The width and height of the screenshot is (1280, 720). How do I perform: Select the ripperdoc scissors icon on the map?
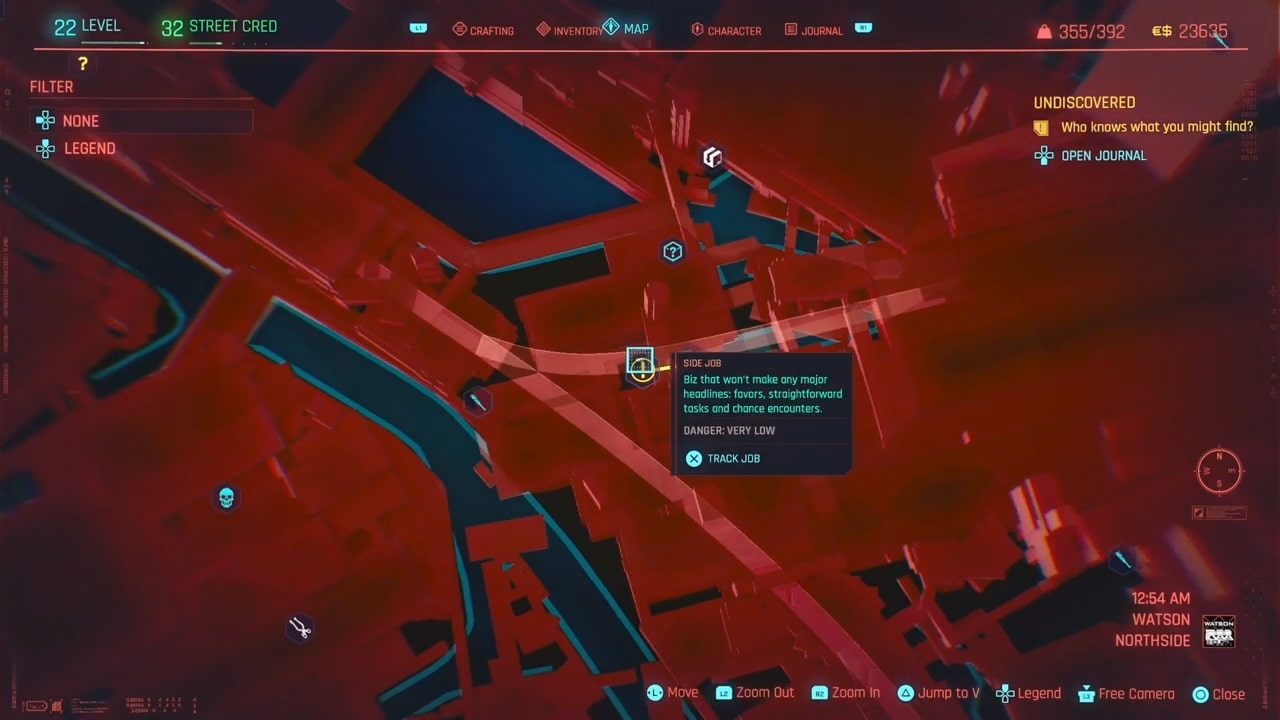pos(298,628)
